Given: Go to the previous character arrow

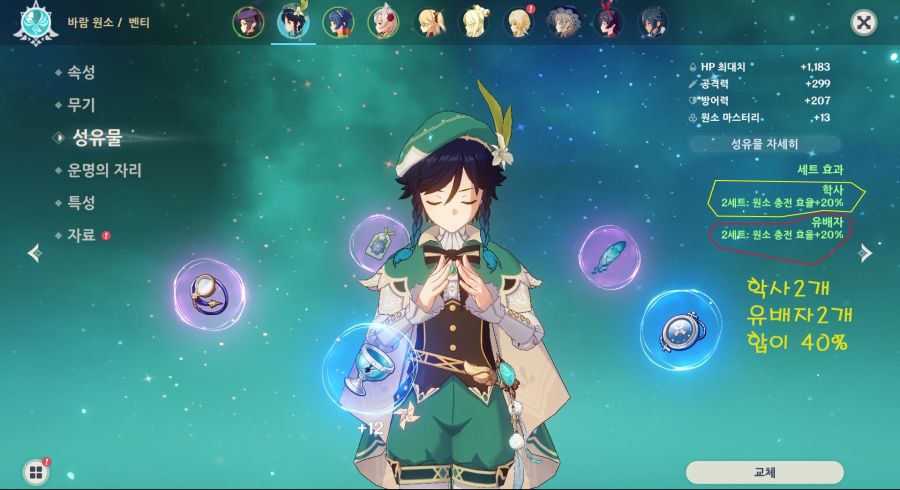Looking at the screenshot, I should point(34,254).
